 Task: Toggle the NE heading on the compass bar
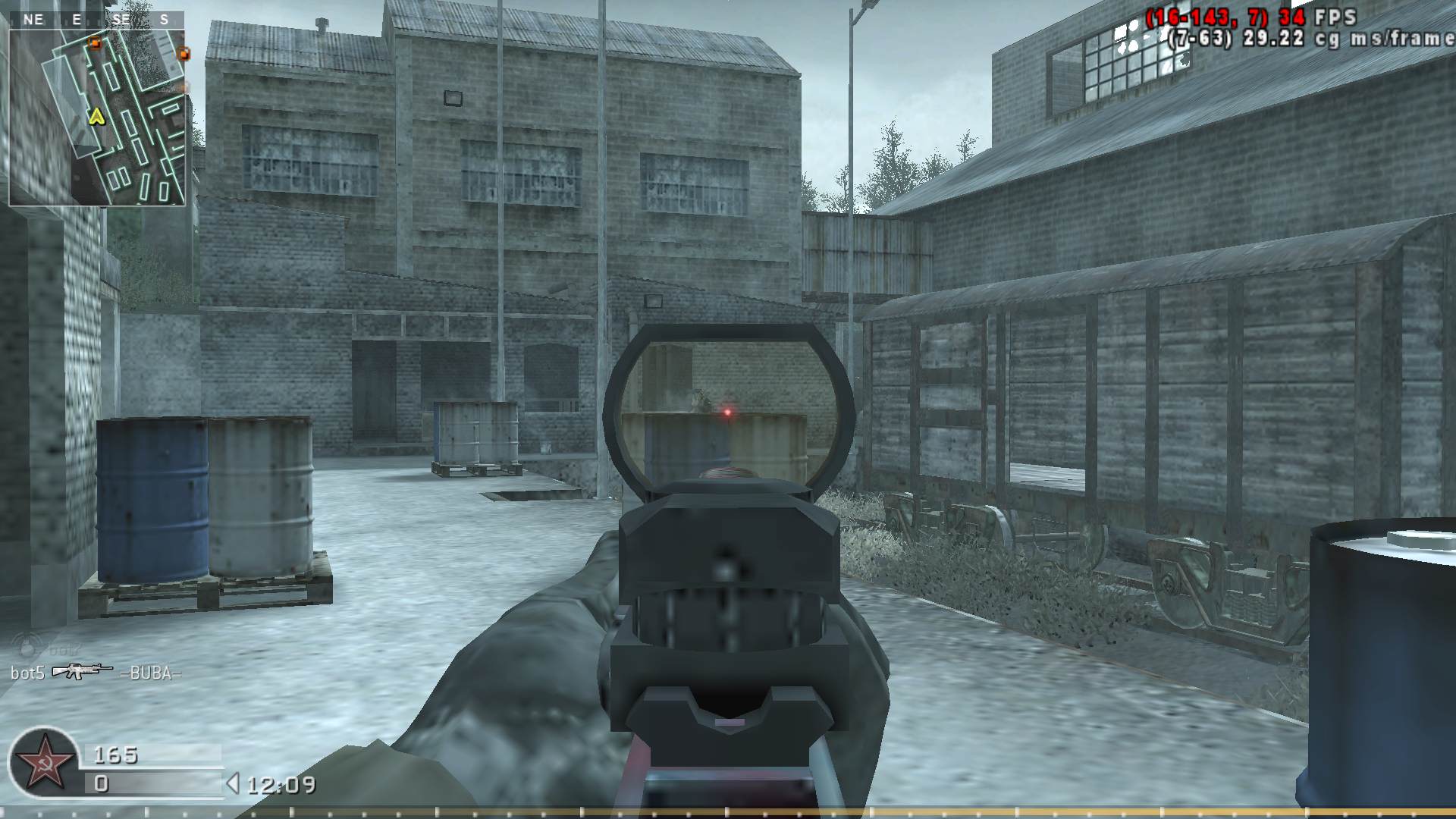tap(33, 19)
